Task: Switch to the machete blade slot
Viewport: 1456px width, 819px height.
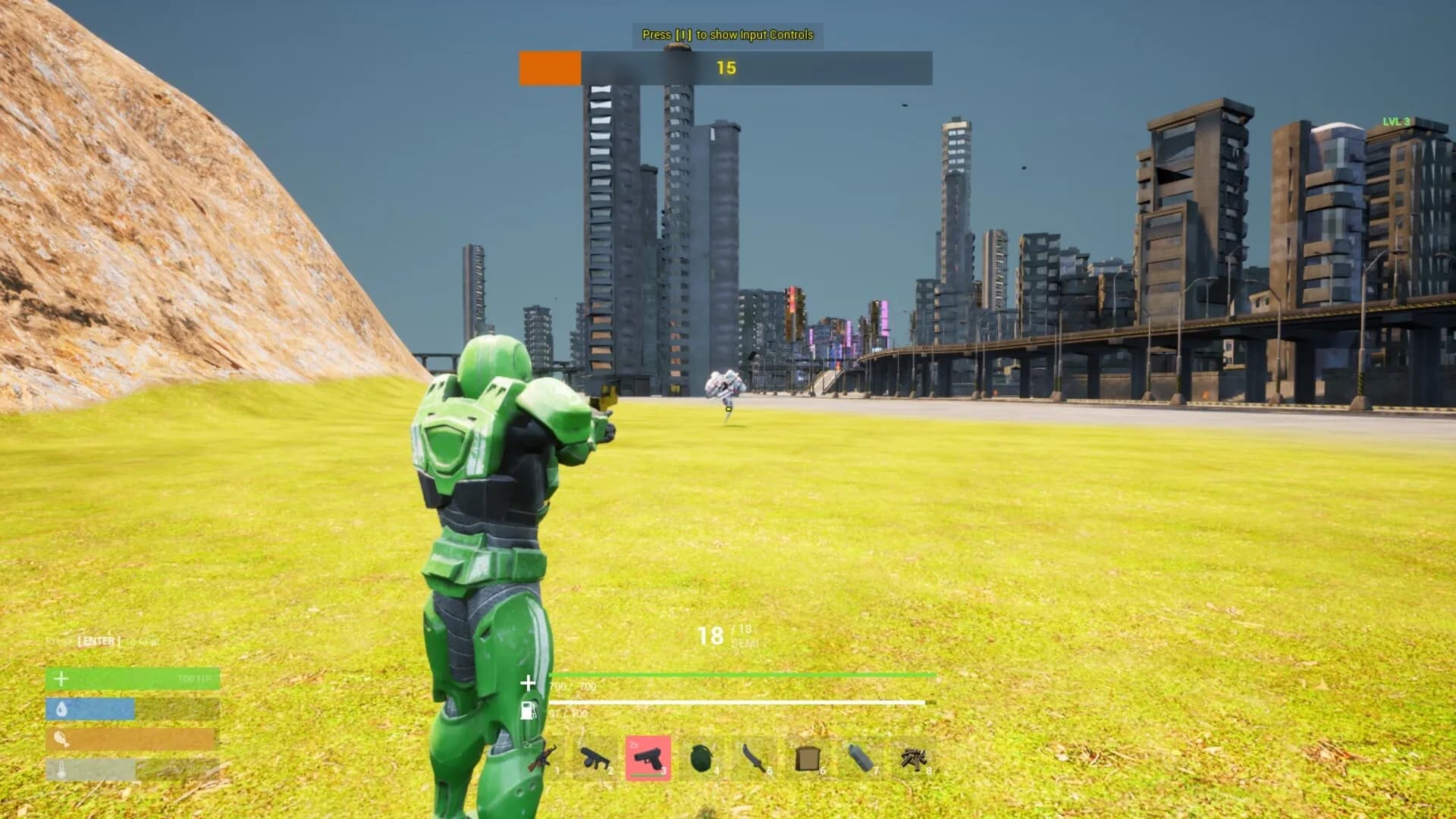Action: [755, 758]
